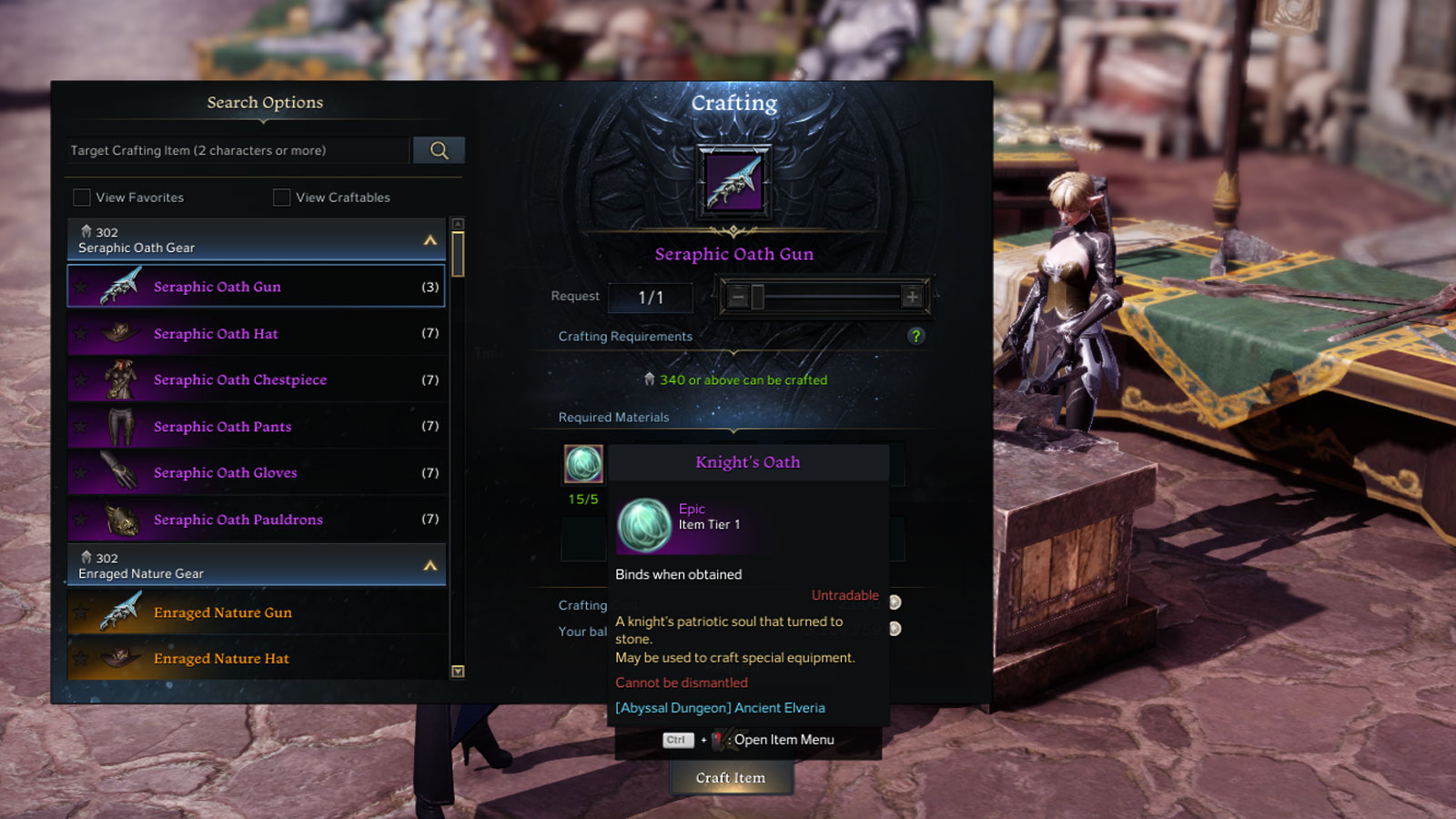The height and width of the screenshot is (819, 1456).
Task: Click the Enraged Nature Gun weapon icon
Action: (x=121, y=612)
